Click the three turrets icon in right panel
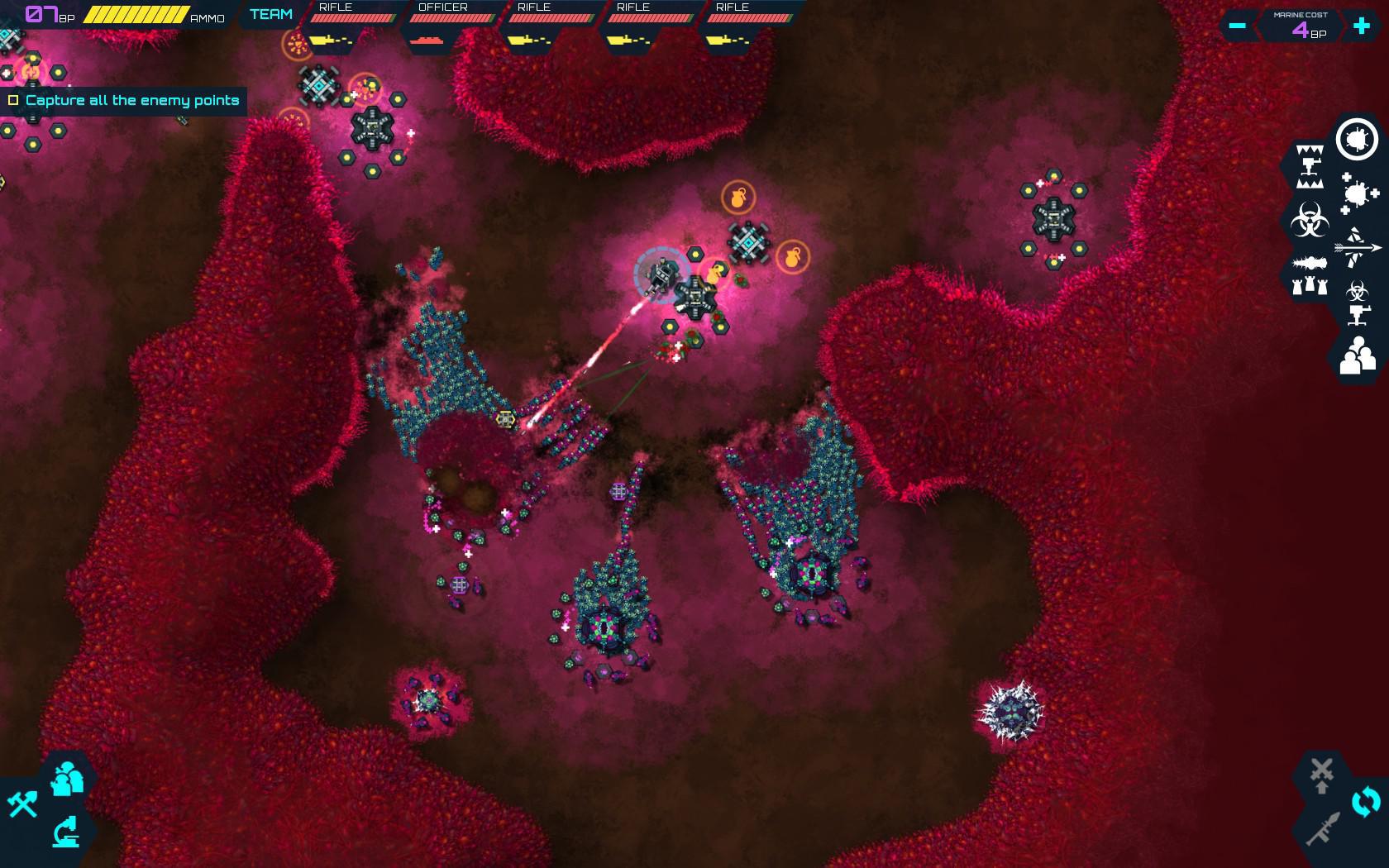 coord(1307,287)
